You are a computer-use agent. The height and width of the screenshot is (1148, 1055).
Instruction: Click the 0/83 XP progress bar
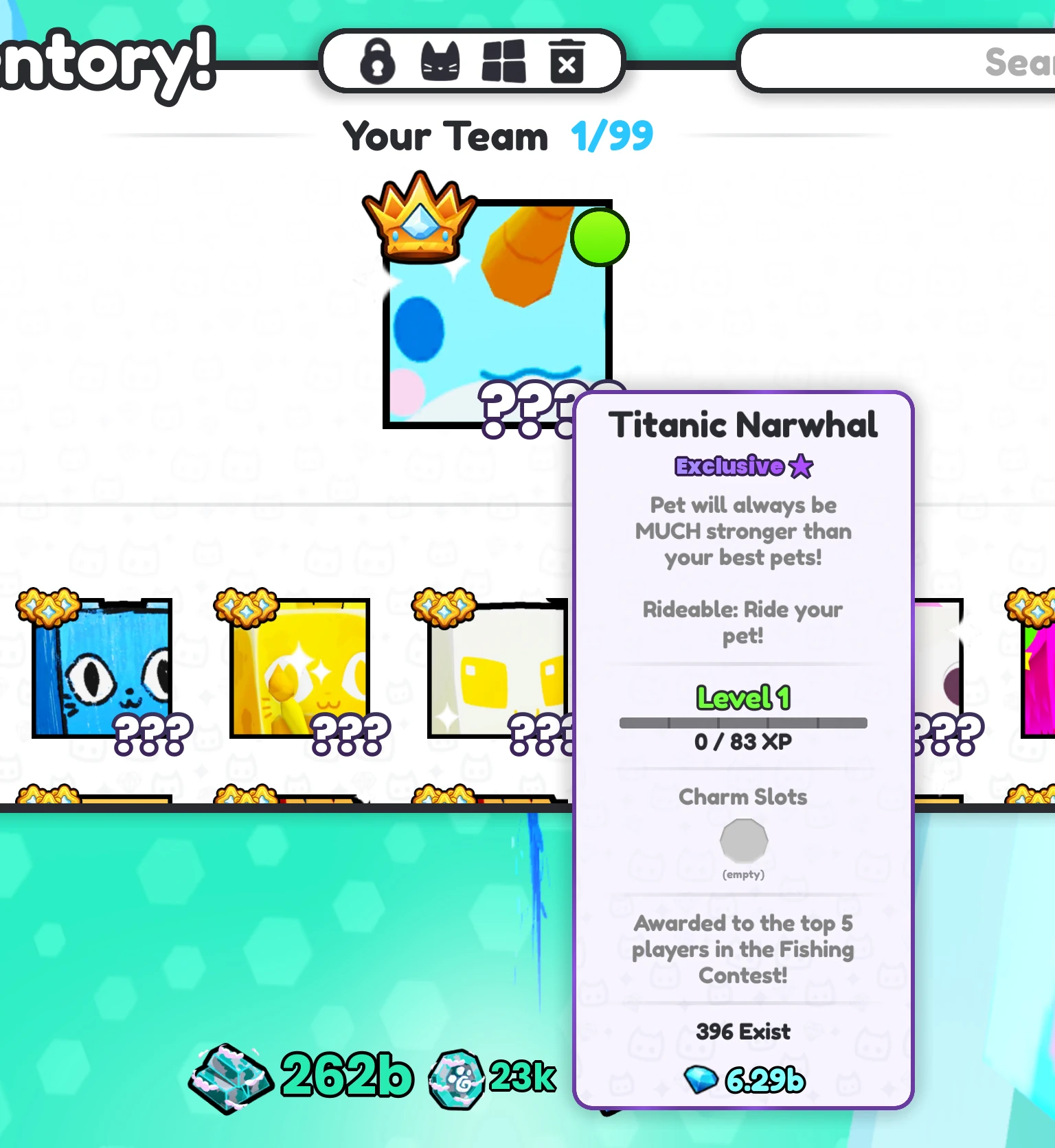coord(744,722)
